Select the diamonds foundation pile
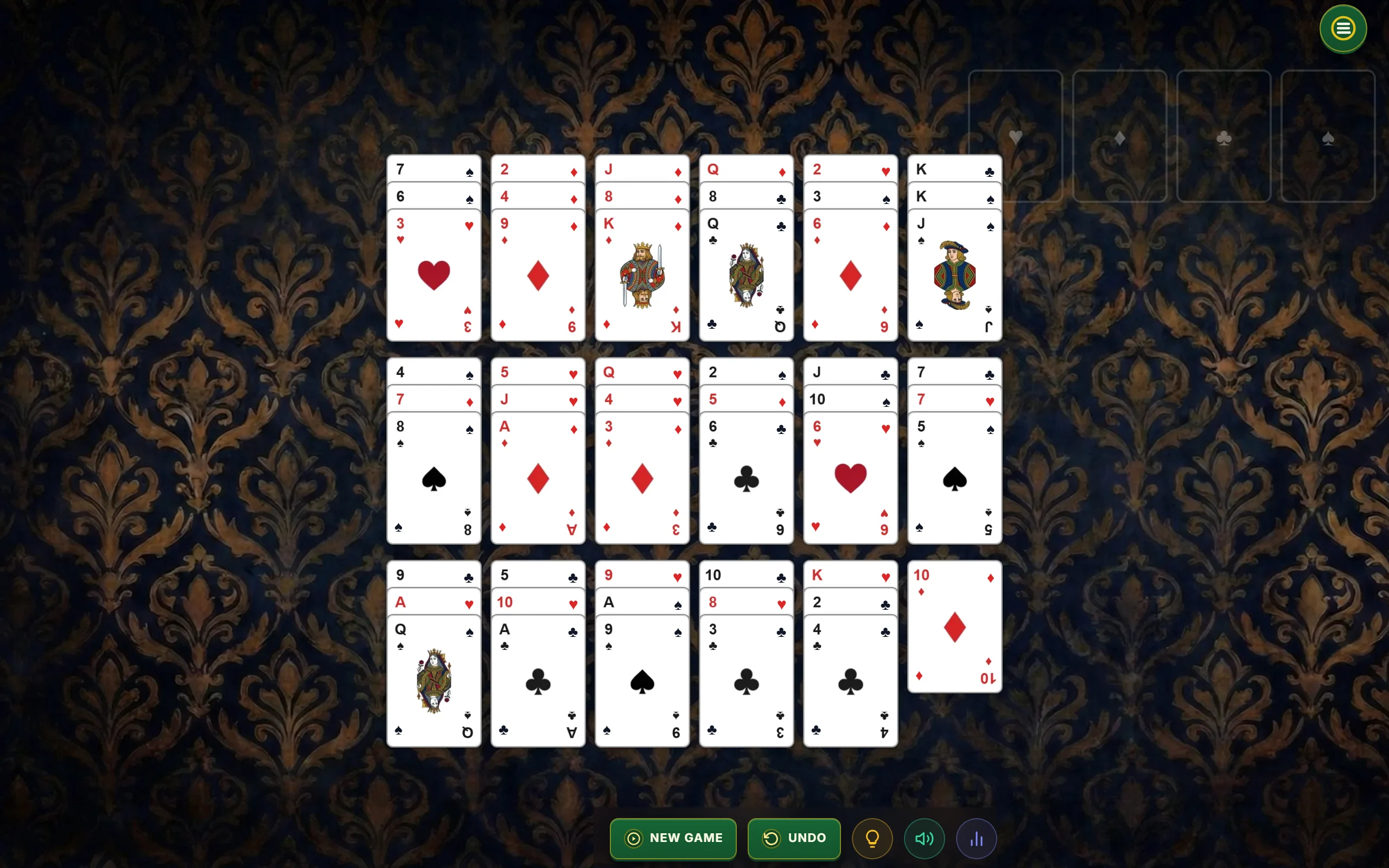This screenshot has height=868, width=1389. 1120,138
